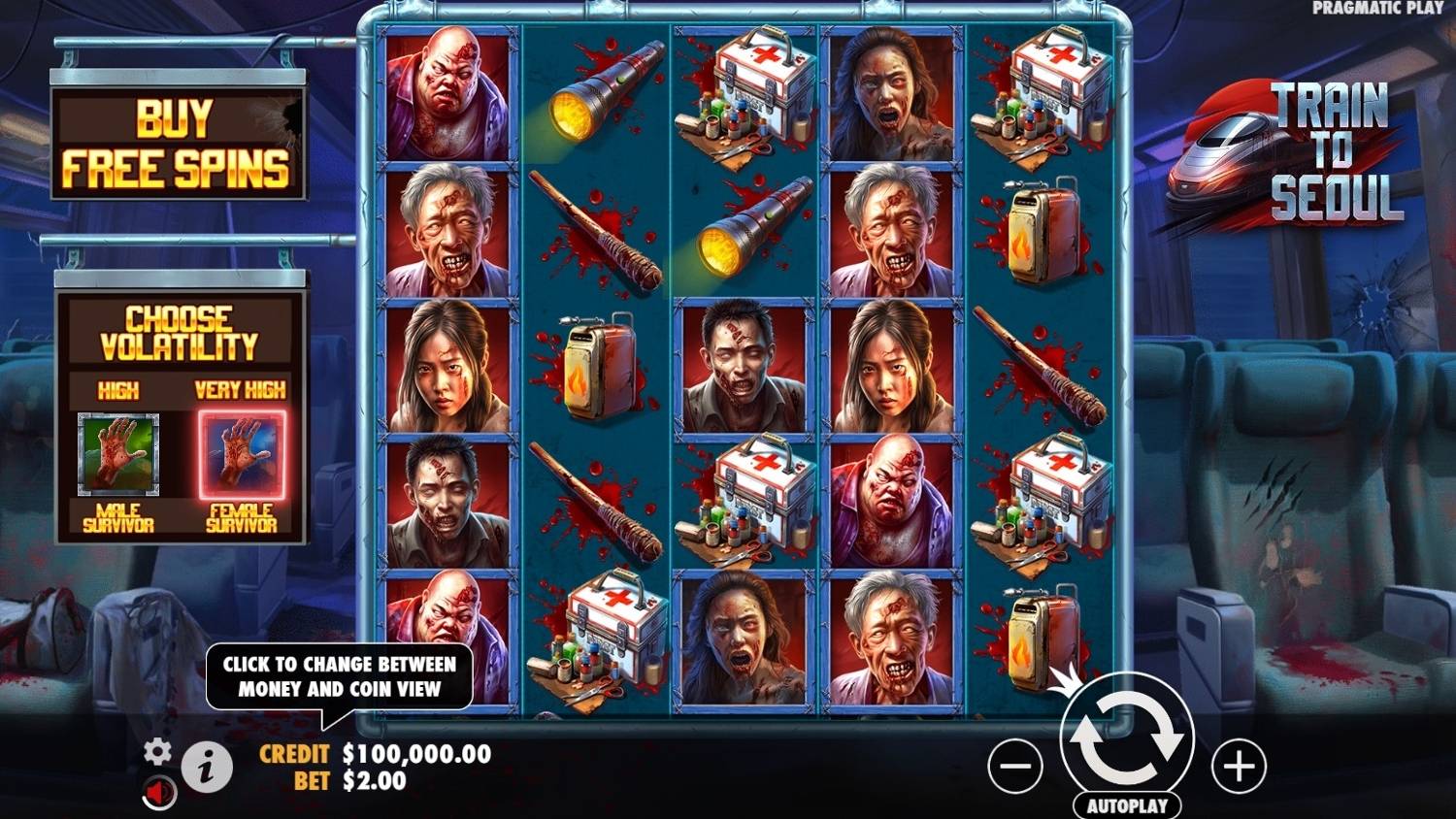This screenshot has width=1456, height=819.
Task: Show the game information page
Action: pyautogui.click(x=206, y=769)
